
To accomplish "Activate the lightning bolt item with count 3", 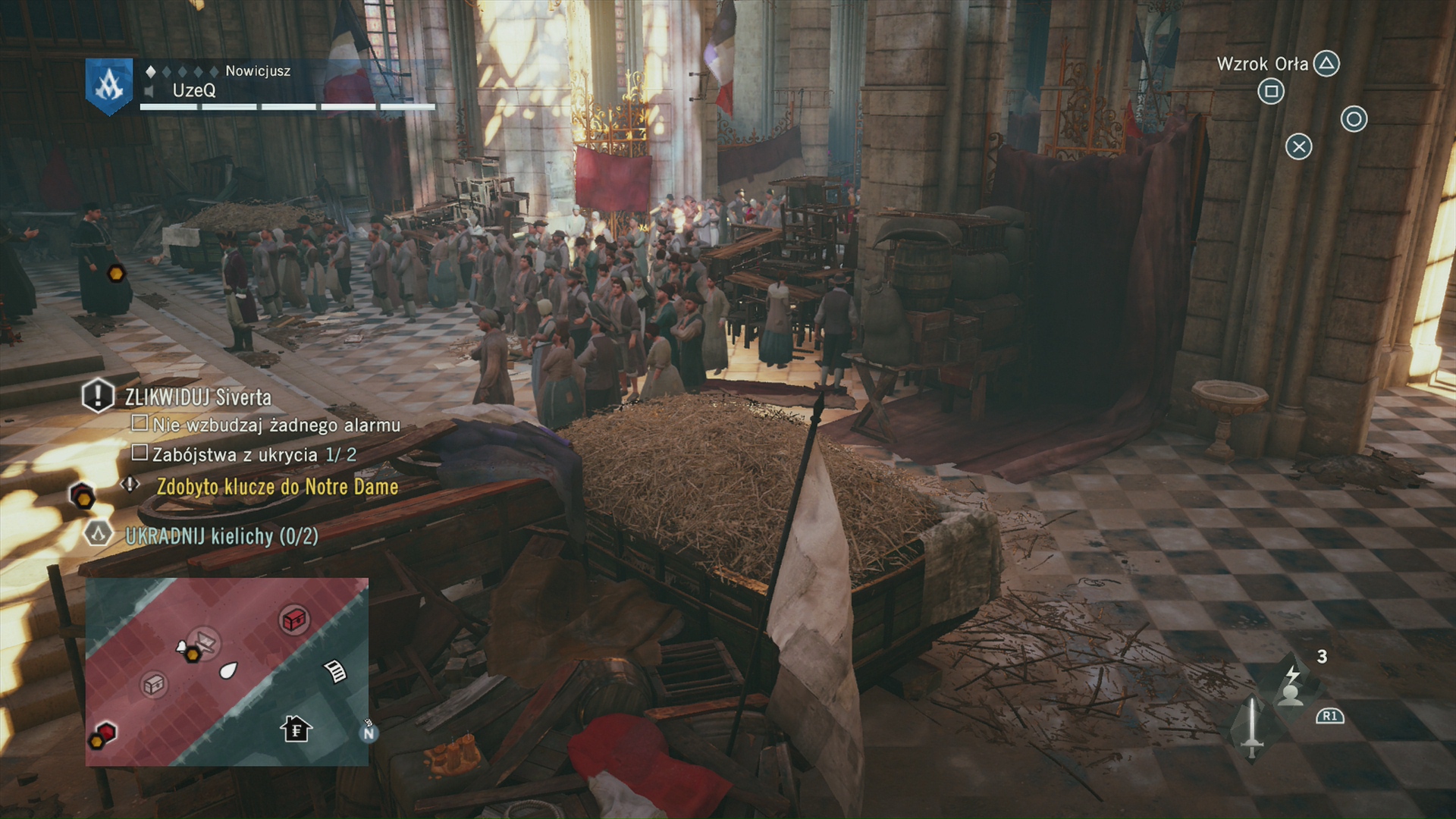I will point(1292,685).
